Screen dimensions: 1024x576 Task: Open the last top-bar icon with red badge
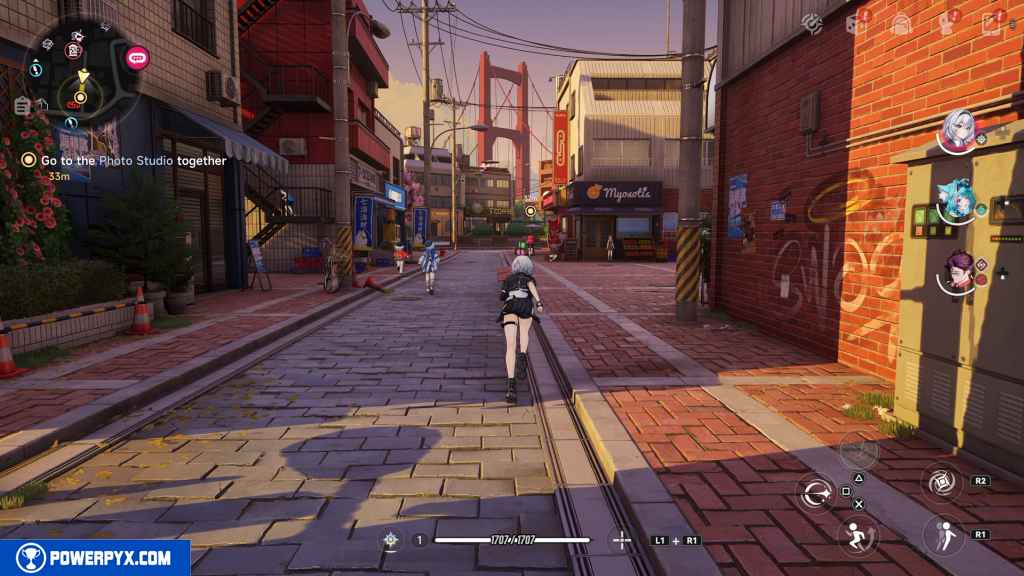992,23
